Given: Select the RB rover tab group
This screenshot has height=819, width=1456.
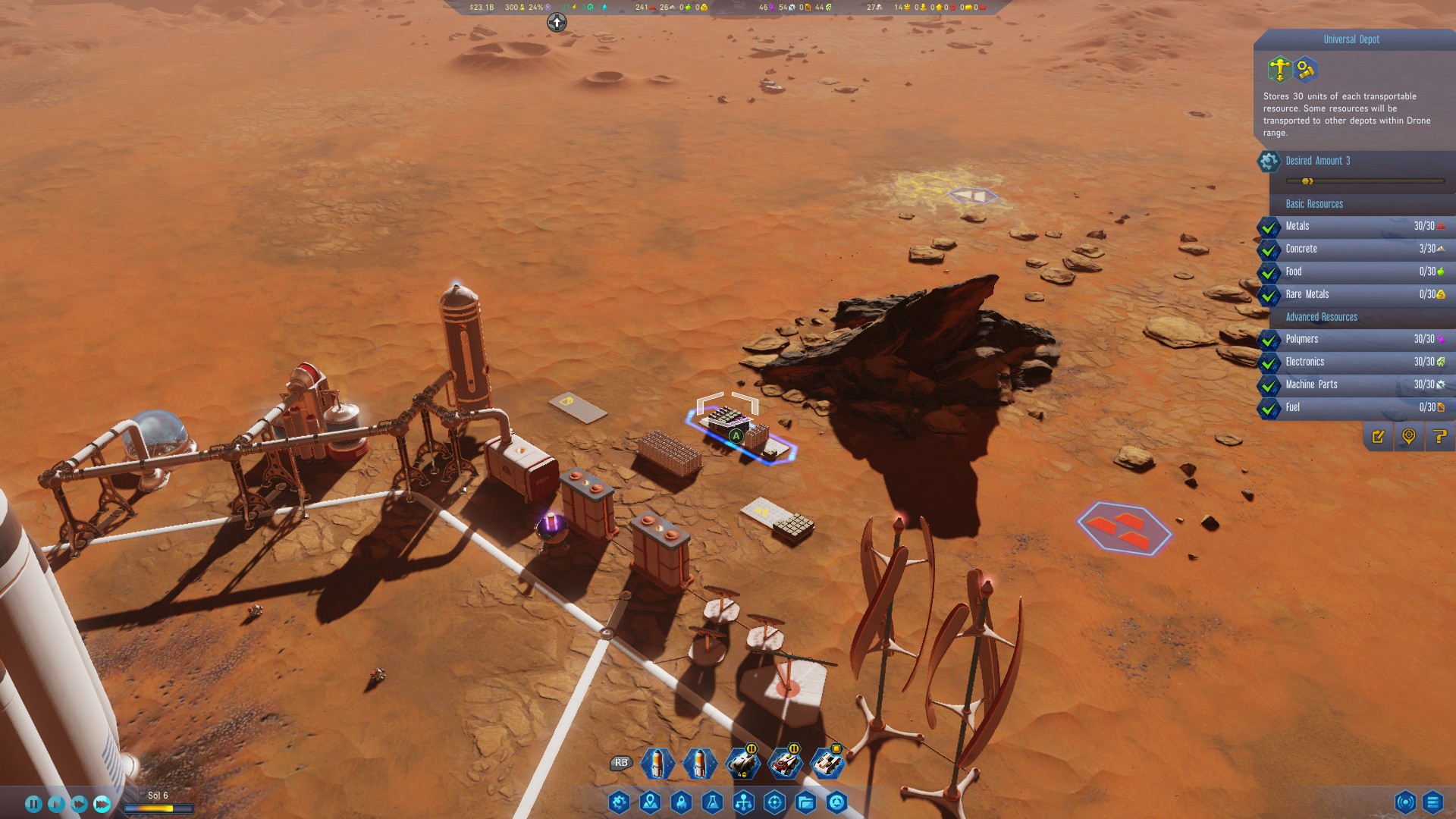Looking at the screenshot, I should tap(621, 764).
